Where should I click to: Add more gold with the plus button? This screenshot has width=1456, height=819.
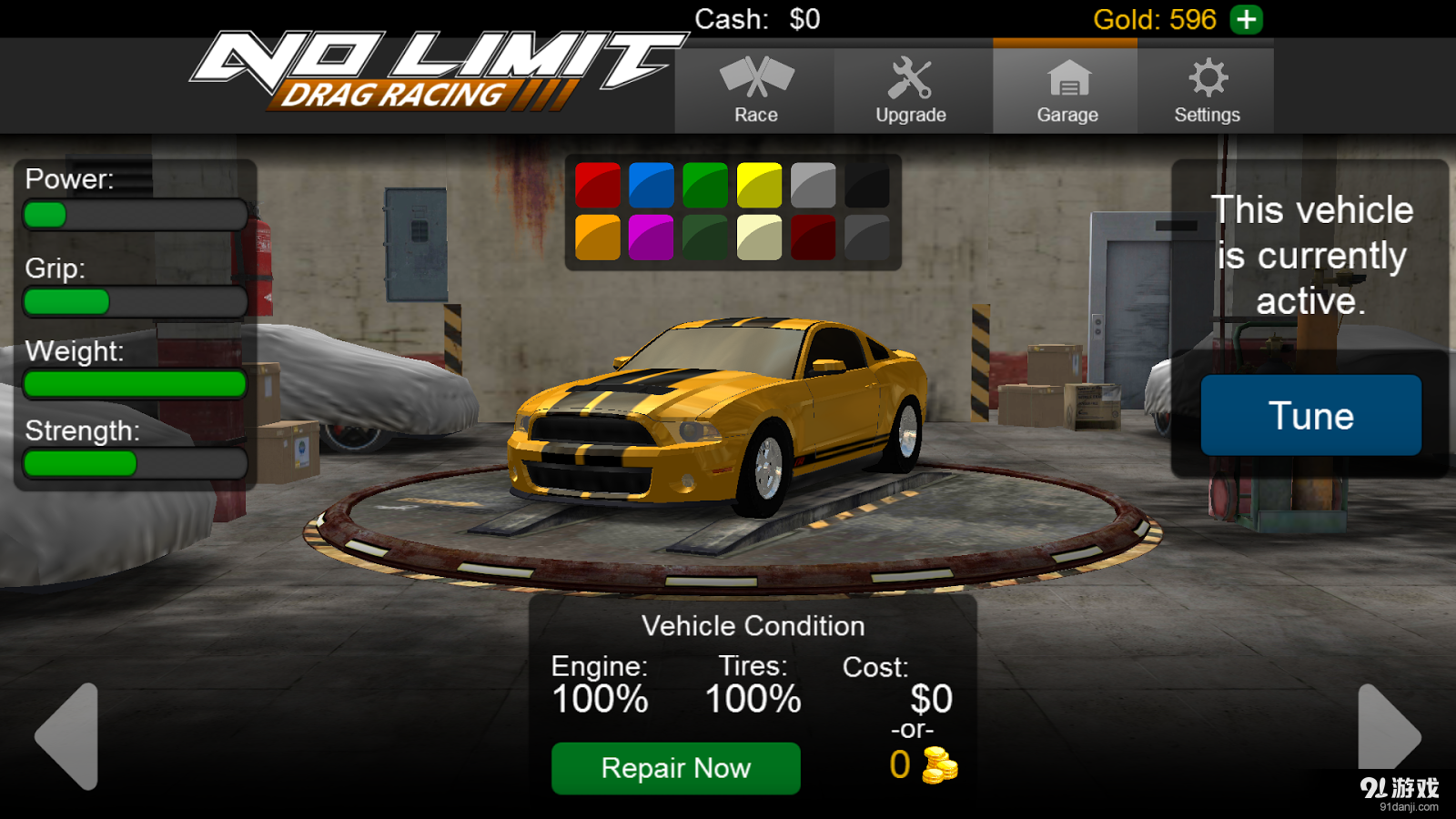(1246, 19)
